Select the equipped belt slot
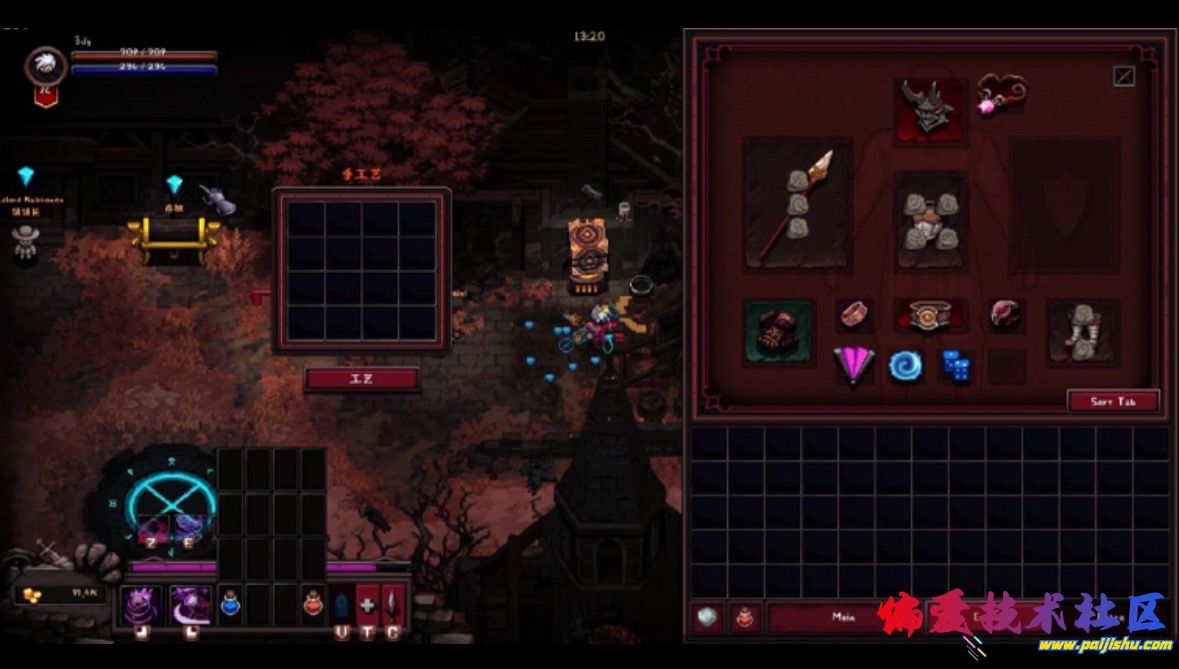1179x669 pixels. [930, 316]
